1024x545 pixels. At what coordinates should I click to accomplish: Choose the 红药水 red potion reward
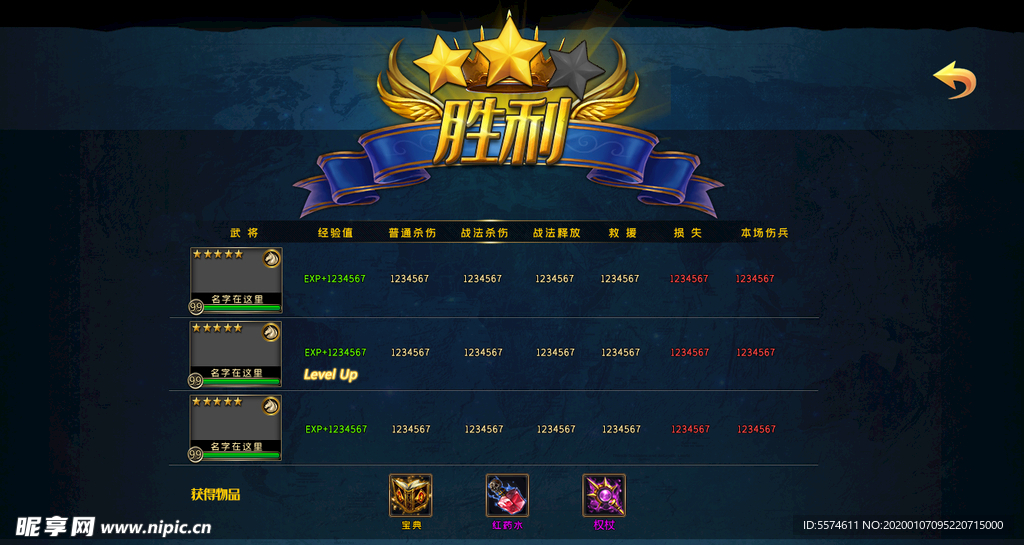point(507,495)
